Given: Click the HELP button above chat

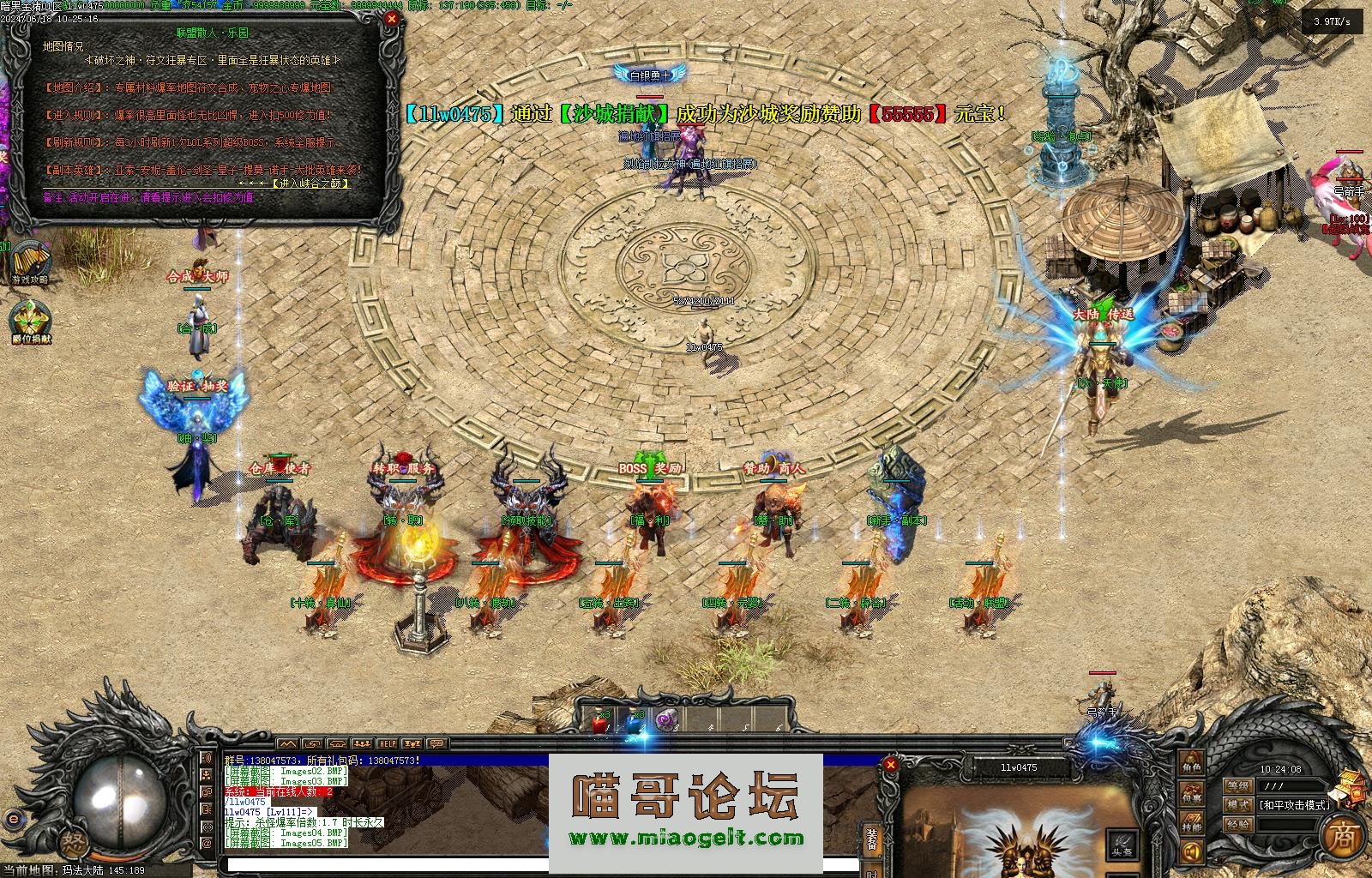Looking at the screenshot, I should tap(388, 743).
